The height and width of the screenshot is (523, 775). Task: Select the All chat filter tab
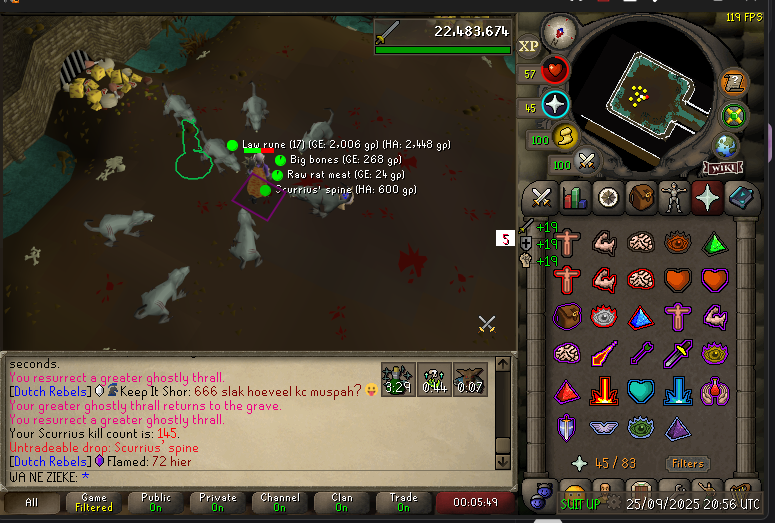(32, 502)
